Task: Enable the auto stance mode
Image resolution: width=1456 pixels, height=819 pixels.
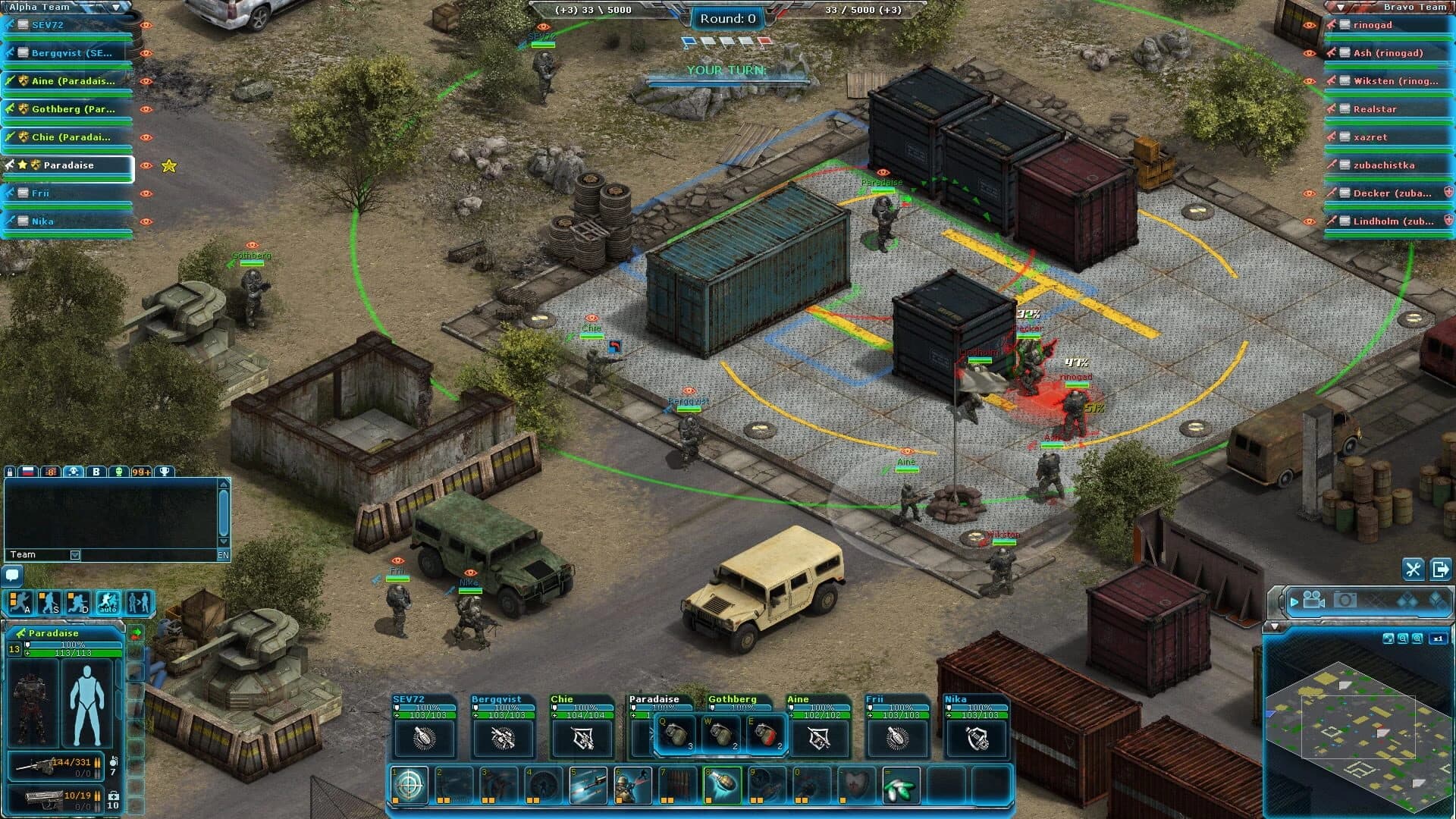Action: click(x=106, y=603)
